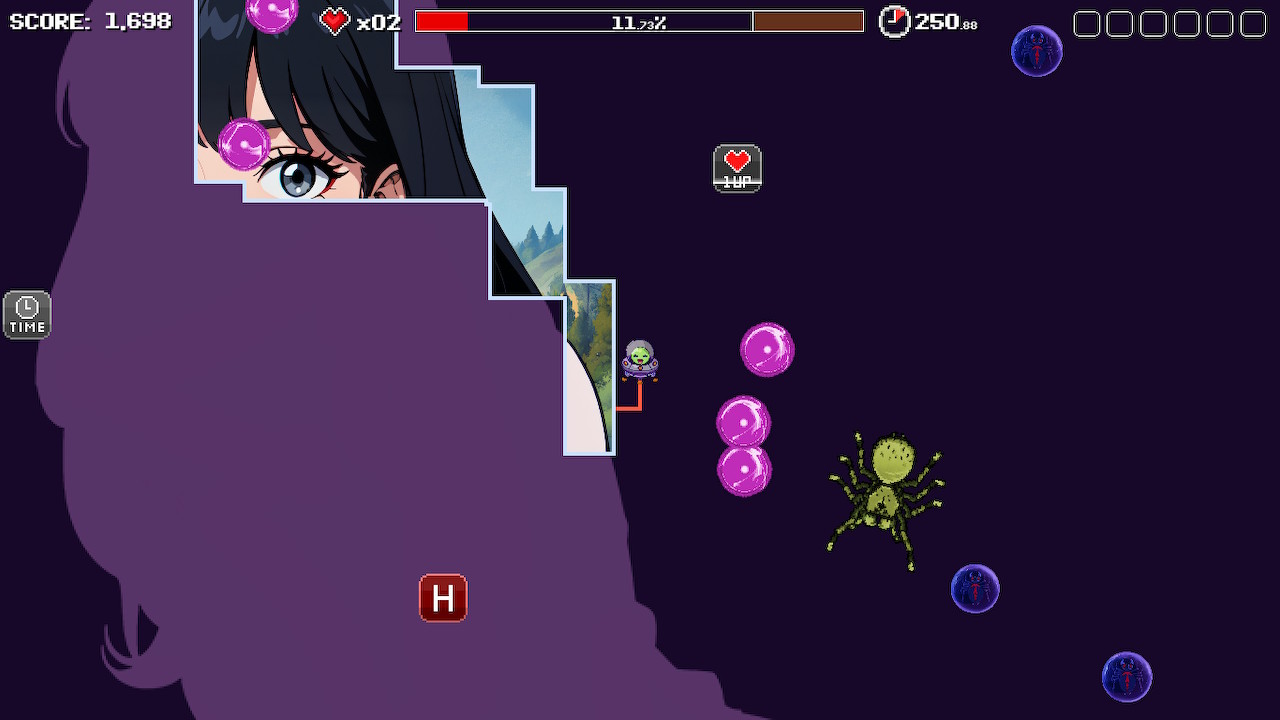Click the large pink bubble right of the UFO
This screenshot has height=720, width=1280.
coord(767,349)
